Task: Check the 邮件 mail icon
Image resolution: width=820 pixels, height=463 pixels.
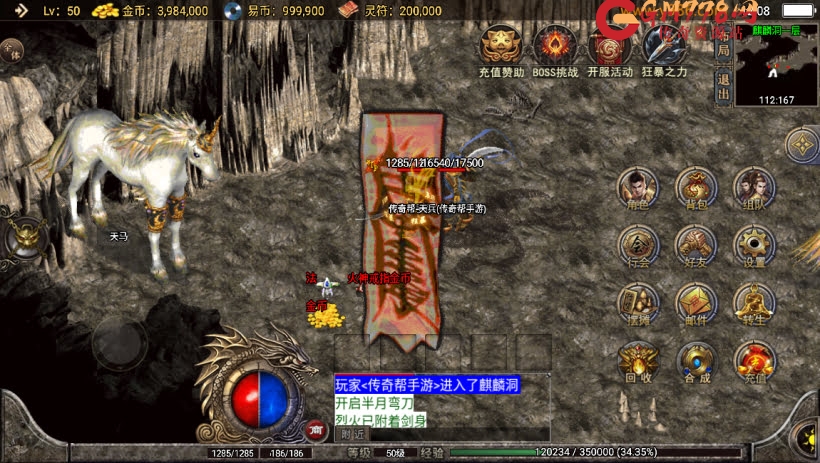Action: coord(696,304)
